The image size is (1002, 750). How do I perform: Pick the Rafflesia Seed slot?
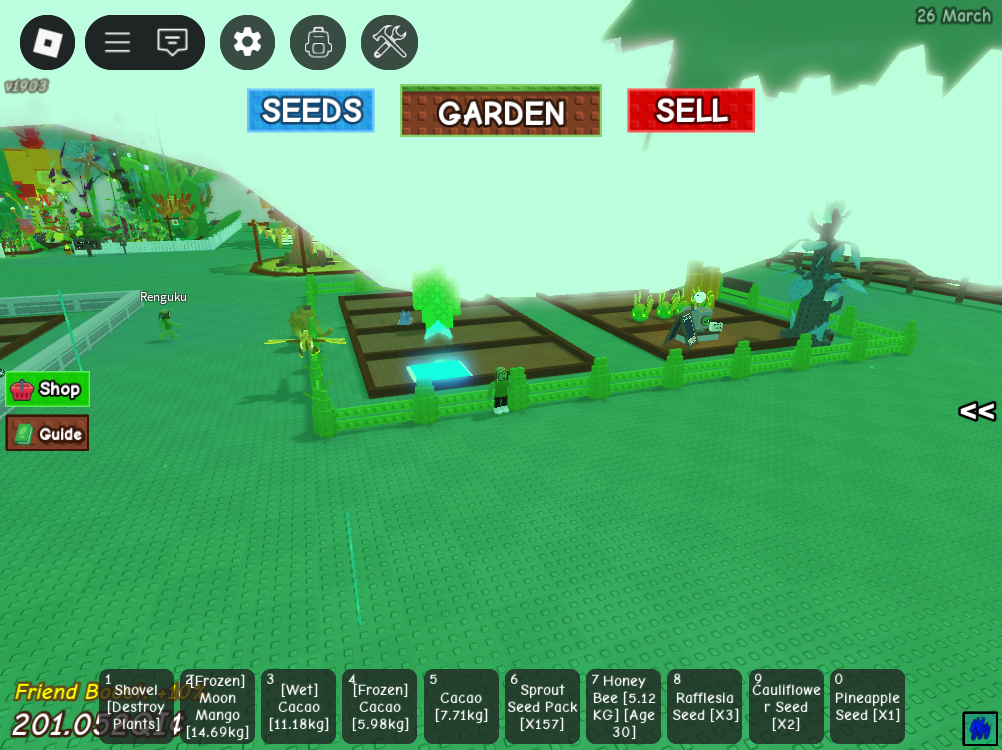point(705,707)
